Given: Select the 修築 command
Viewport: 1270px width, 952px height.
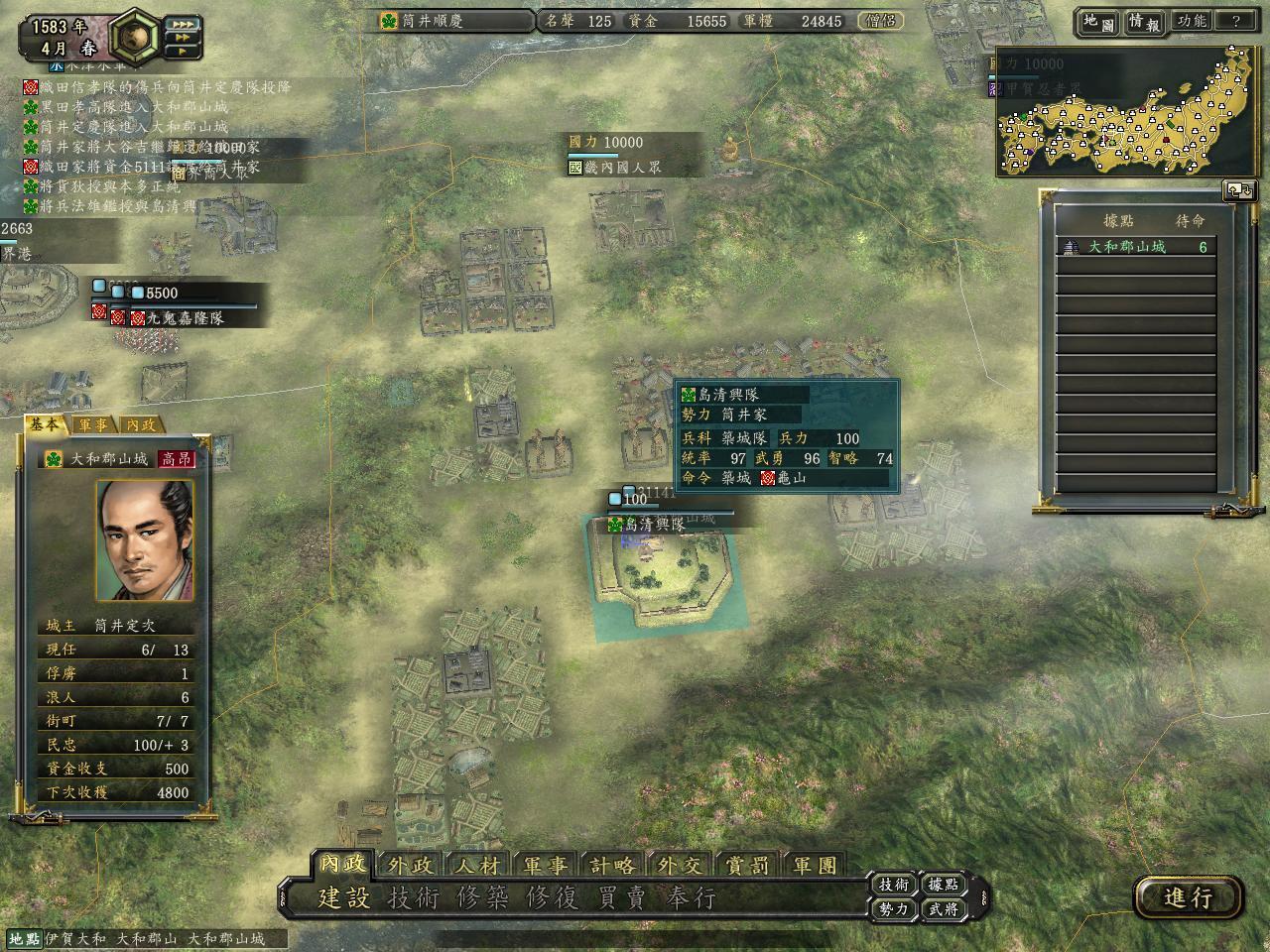Looking at the screenshot, I should tap(483, 898).
